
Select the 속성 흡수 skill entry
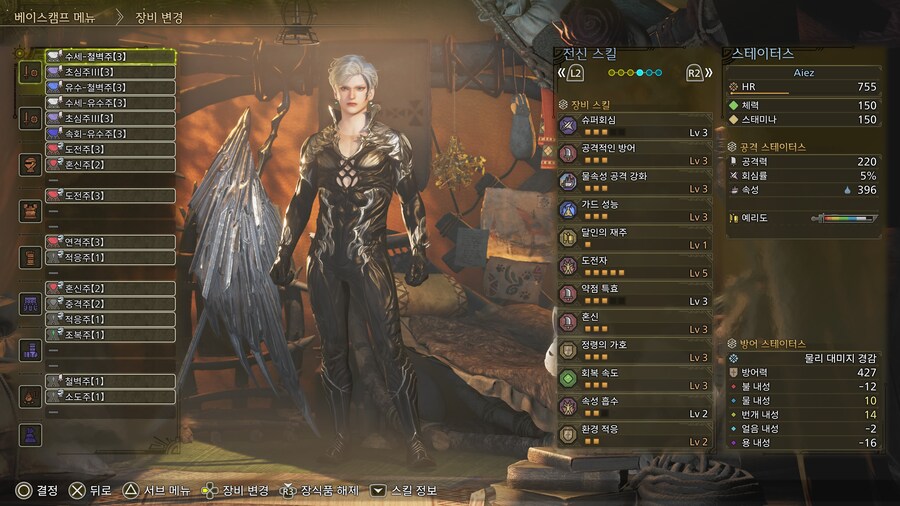point(634,406)
